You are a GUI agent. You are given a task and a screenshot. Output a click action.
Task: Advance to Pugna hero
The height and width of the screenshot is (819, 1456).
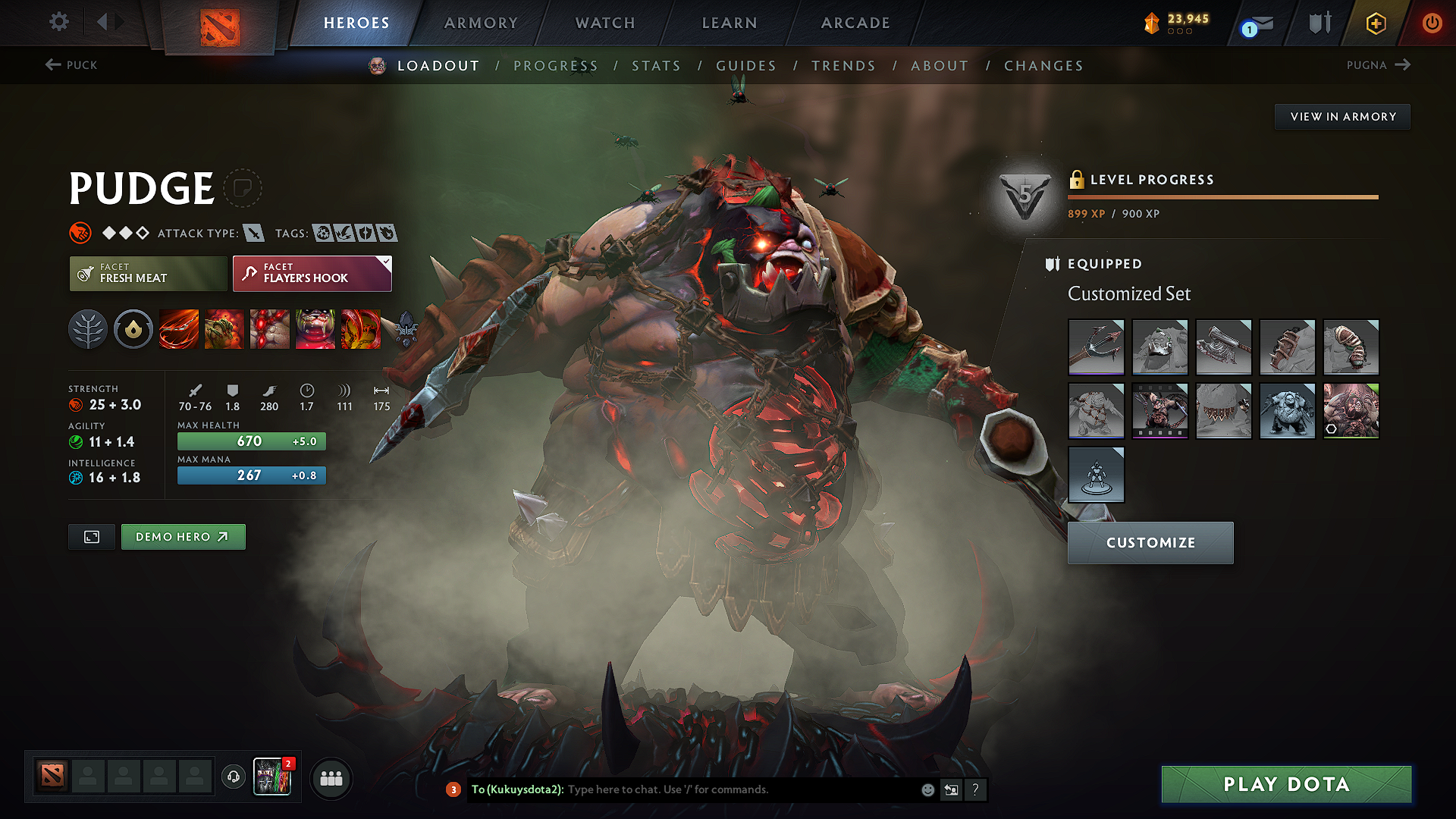coord(1379,65)
